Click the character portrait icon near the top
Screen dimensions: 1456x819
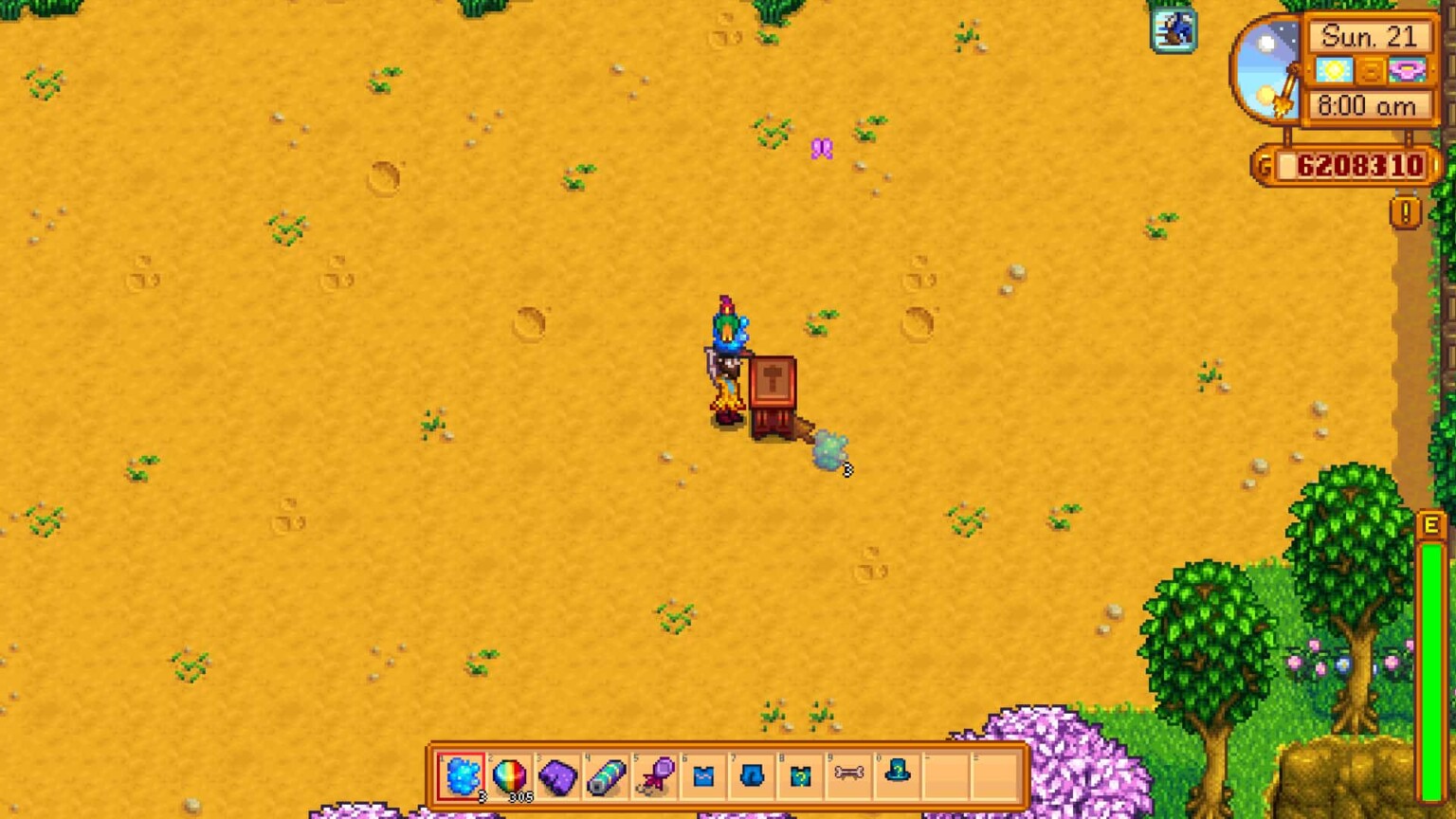[1174, 30]
